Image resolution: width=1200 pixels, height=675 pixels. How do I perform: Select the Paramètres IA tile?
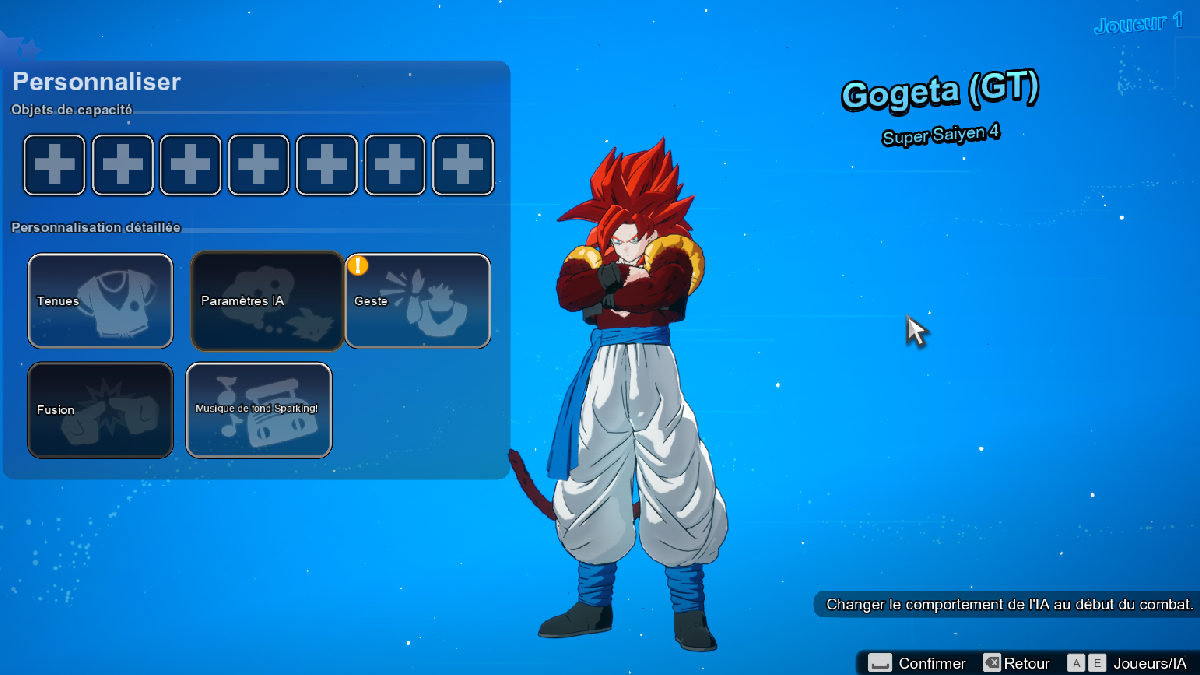tap(267, 301)
